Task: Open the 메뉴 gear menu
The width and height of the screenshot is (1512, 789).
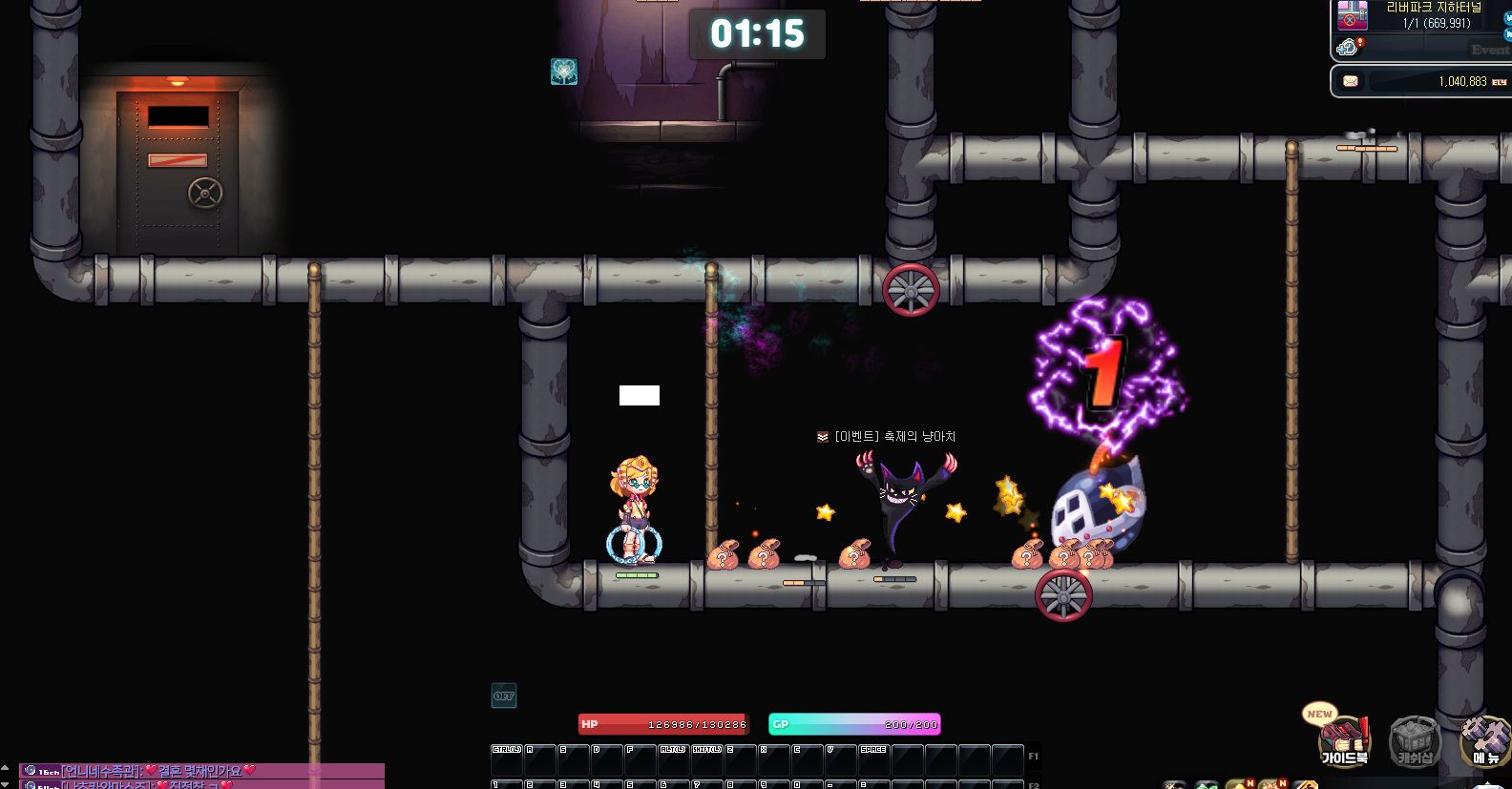Action: (1485, 741)
